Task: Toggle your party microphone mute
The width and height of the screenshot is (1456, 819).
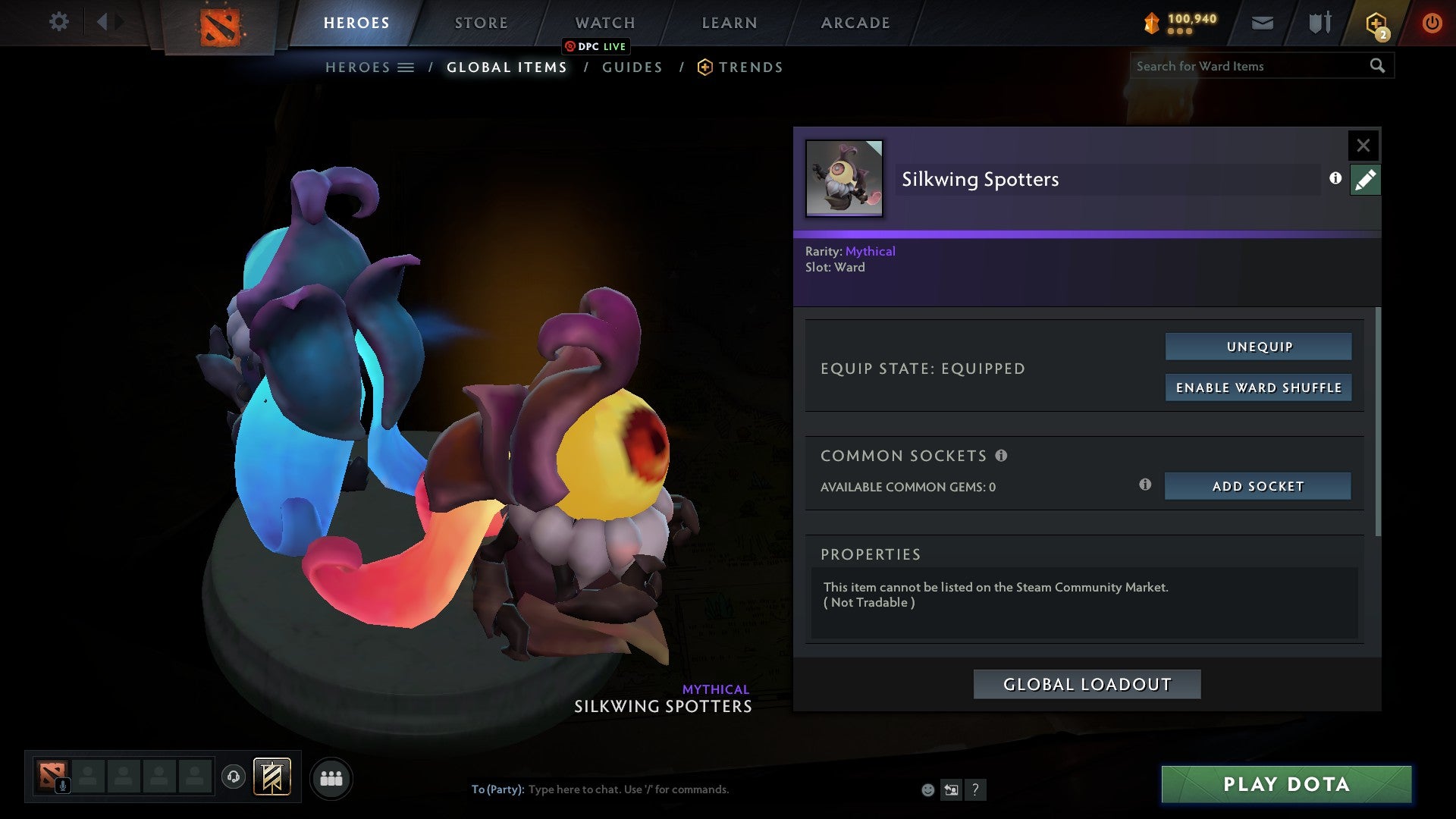Action: click(62, 785)
